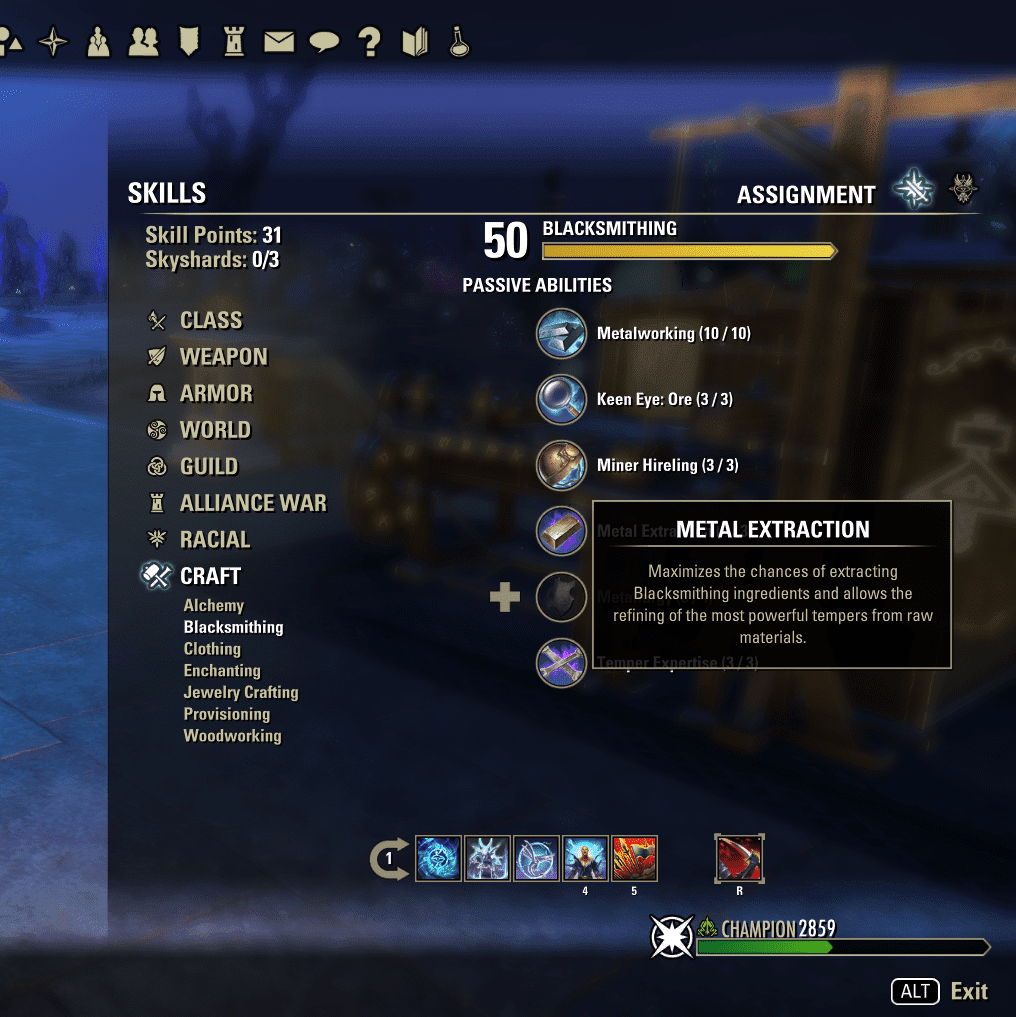This screenshot has height=1017, width=1016.
Task: Choose the Alchemy crafting skill line
Action: (x=213, y=605)
